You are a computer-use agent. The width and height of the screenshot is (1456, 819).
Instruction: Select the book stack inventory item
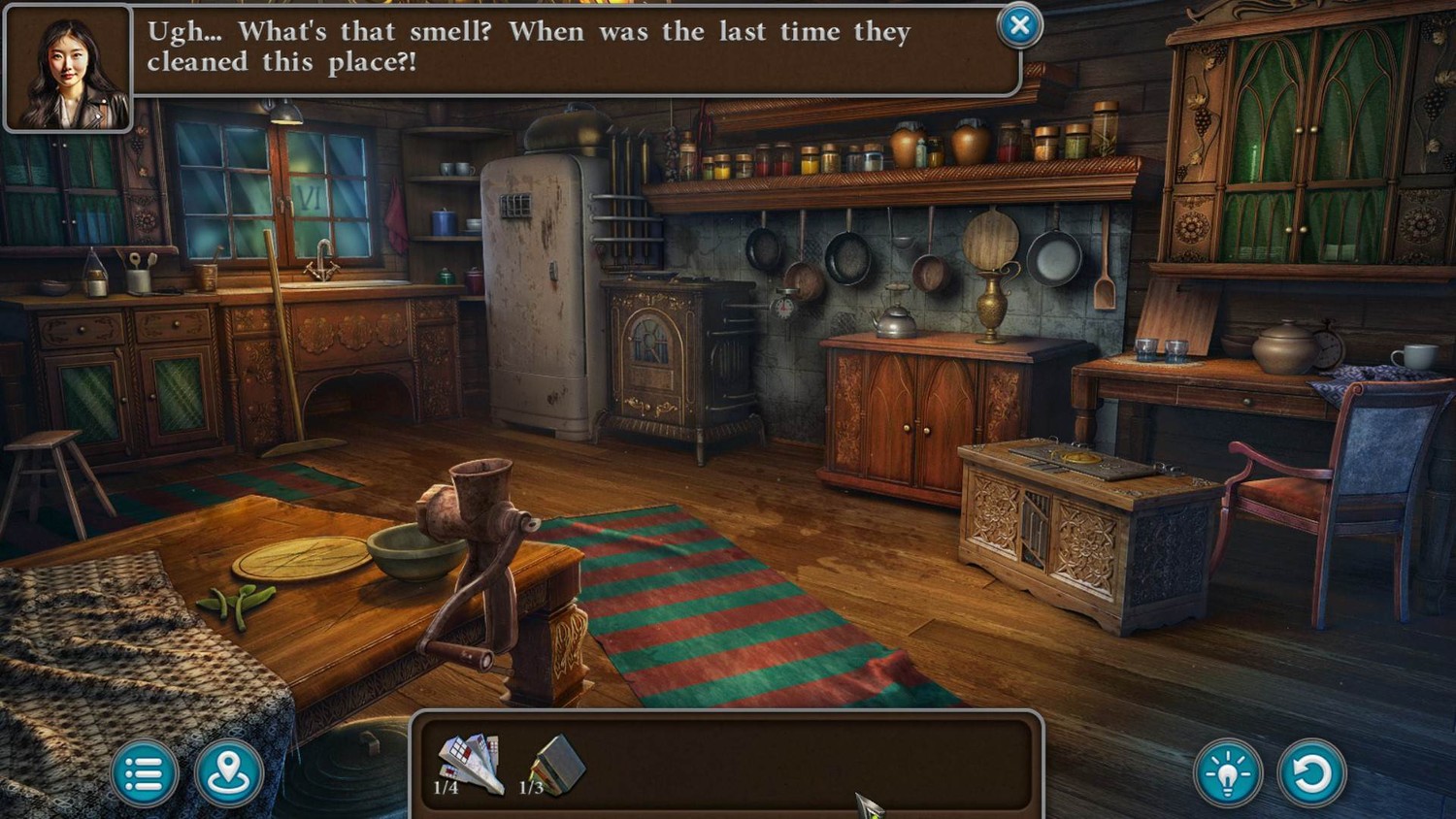click(x=557, y=764)
